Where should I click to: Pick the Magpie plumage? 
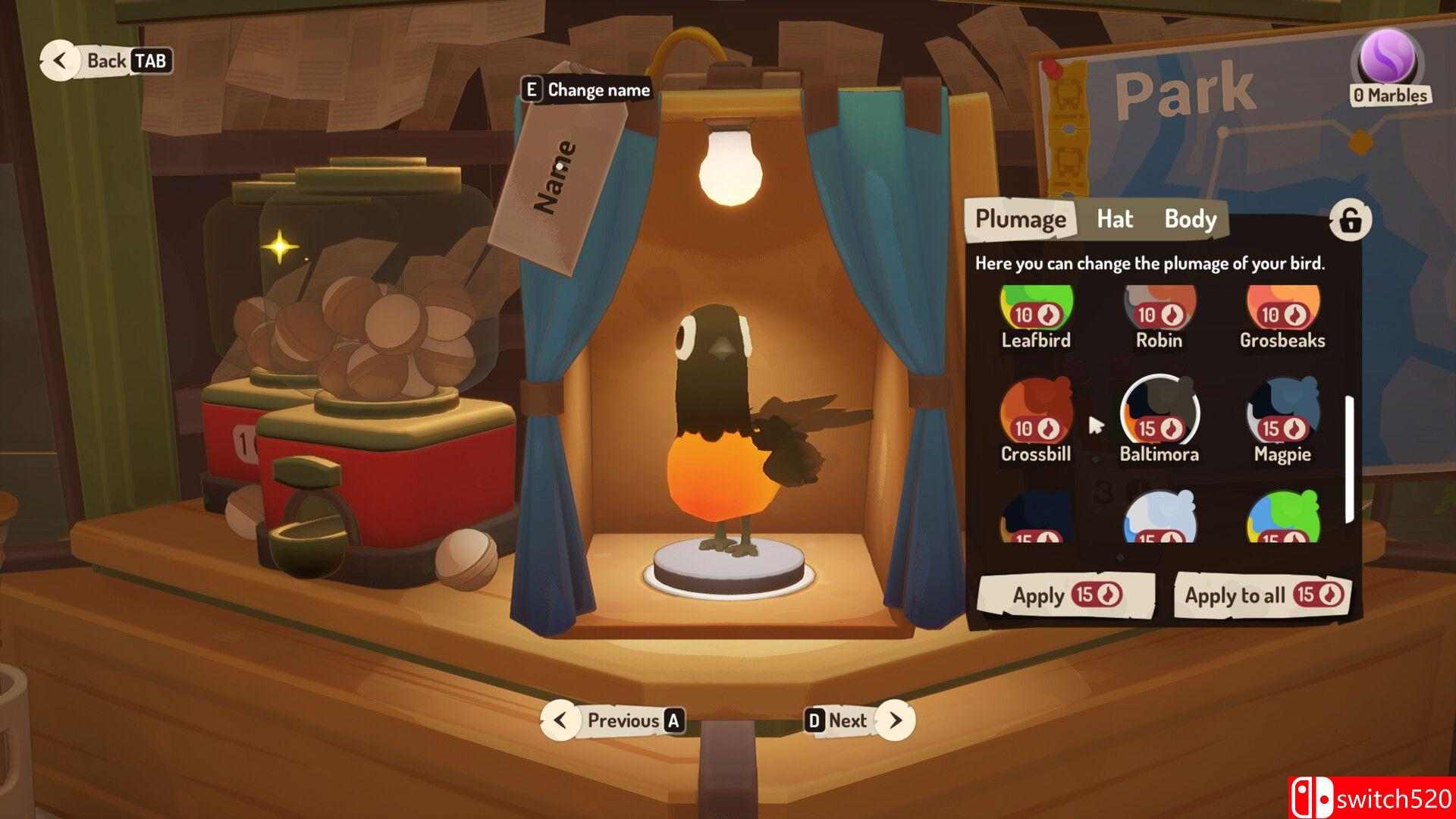coord(1282,417)
